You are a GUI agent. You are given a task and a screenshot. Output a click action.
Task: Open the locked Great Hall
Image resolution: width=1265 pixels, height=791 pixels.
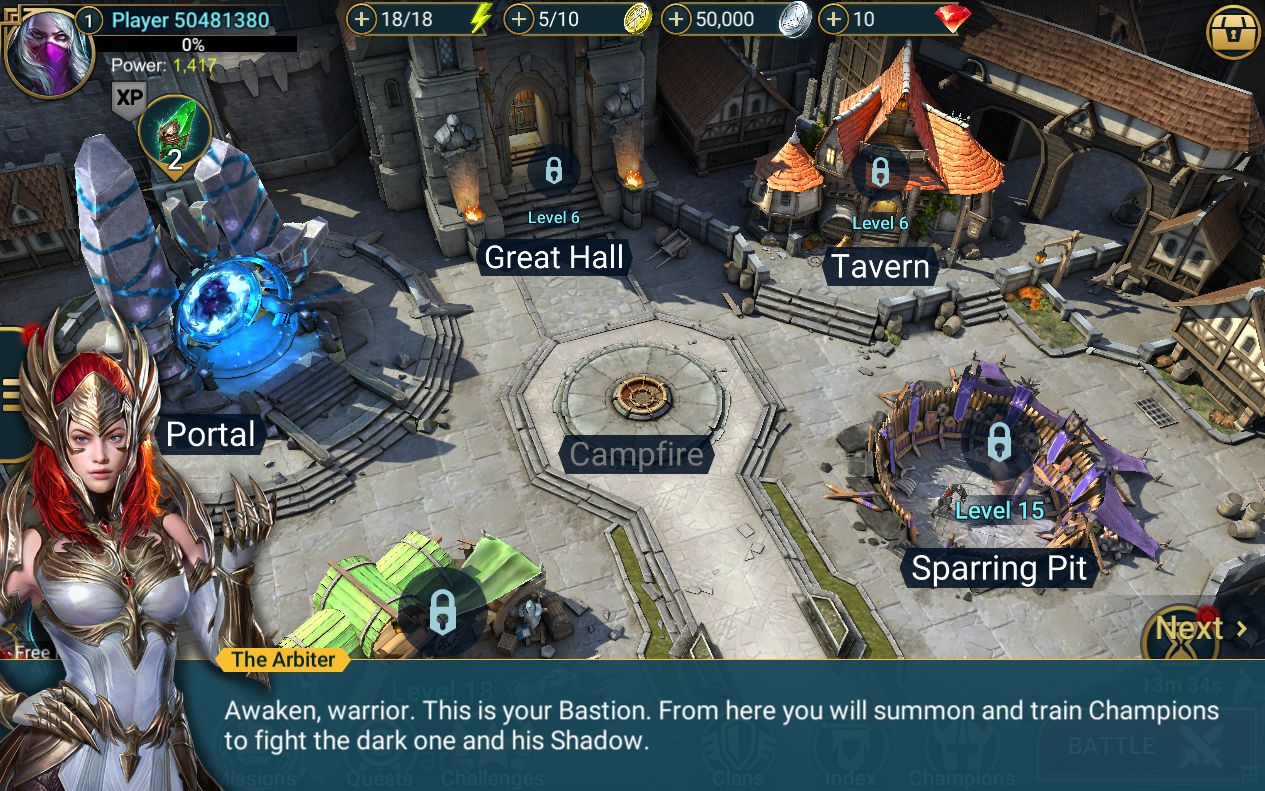(x=553, y=257)
